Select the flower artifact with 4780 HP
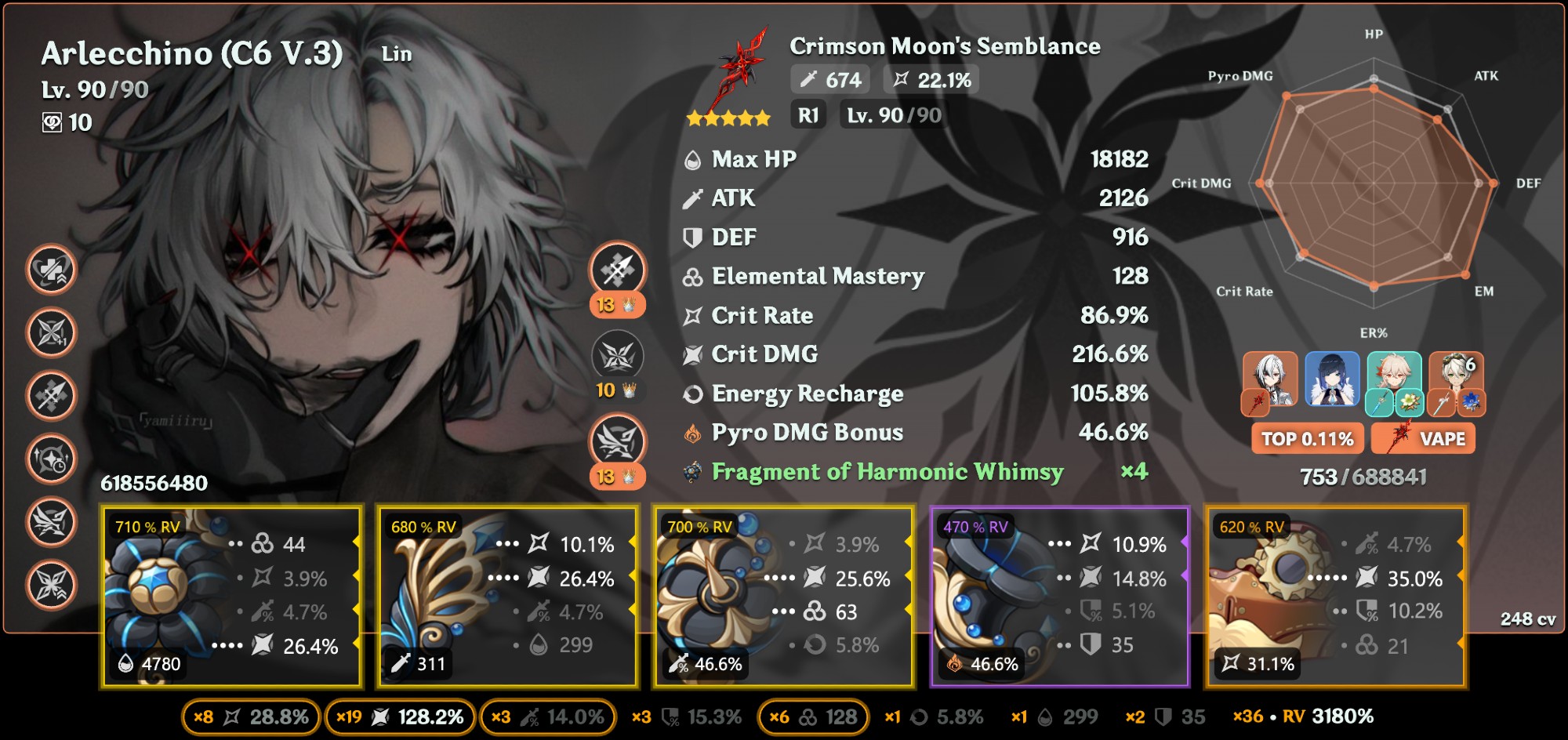Screen dimensions: 1568x740 click(231, 597)
